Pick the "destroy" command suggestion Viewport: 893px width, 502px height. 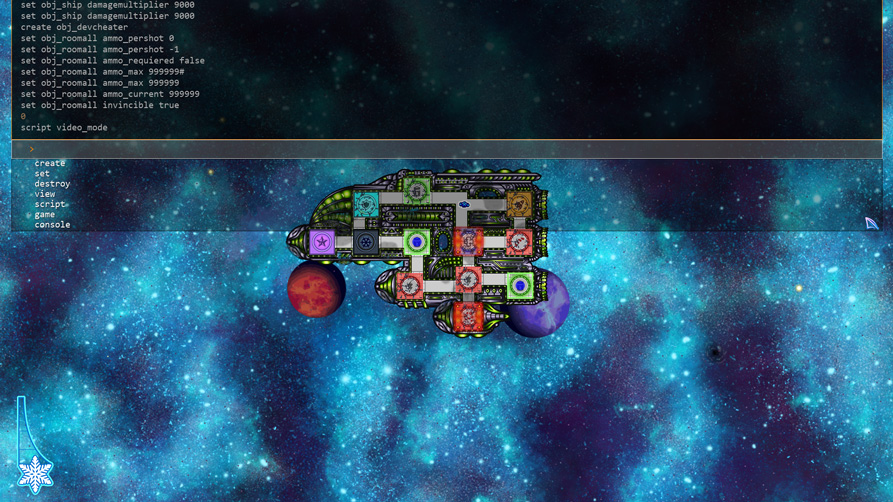[x=52, y=184]
